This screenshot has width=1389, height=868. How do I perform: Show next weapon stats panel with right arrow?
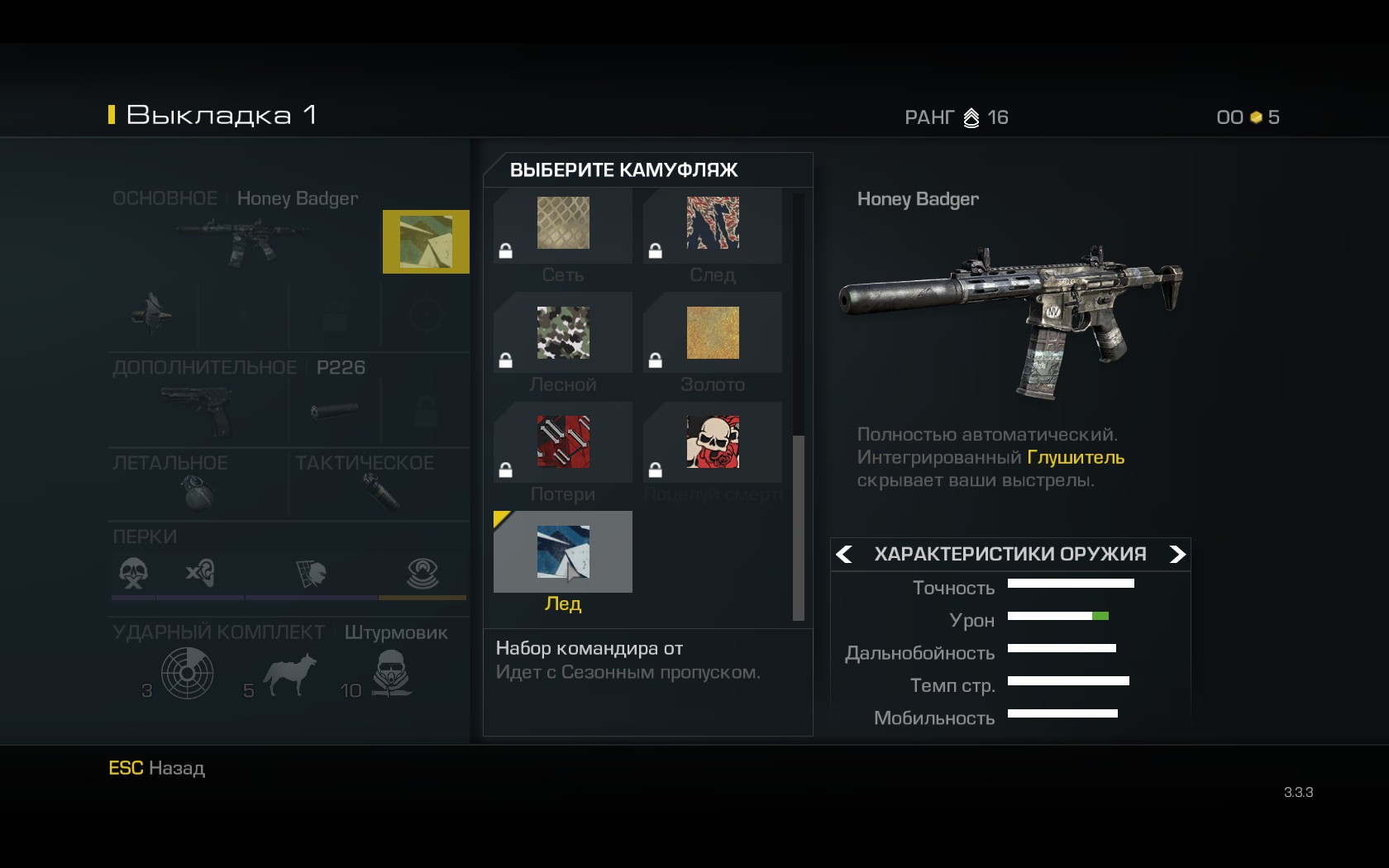point(1177,554)
